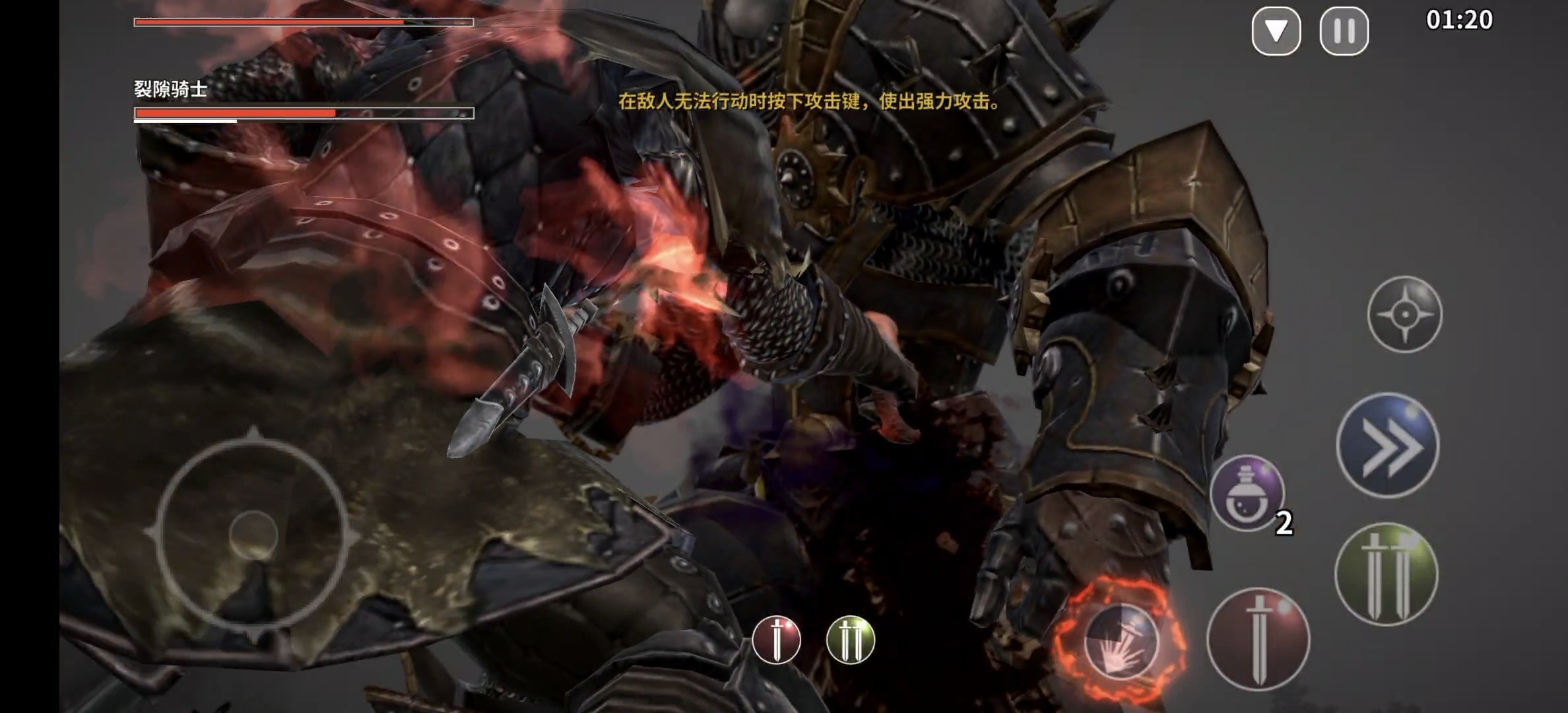Touch the virtual movement joystick
This screenshot has height=713, width=1568.
click(253, 533)
